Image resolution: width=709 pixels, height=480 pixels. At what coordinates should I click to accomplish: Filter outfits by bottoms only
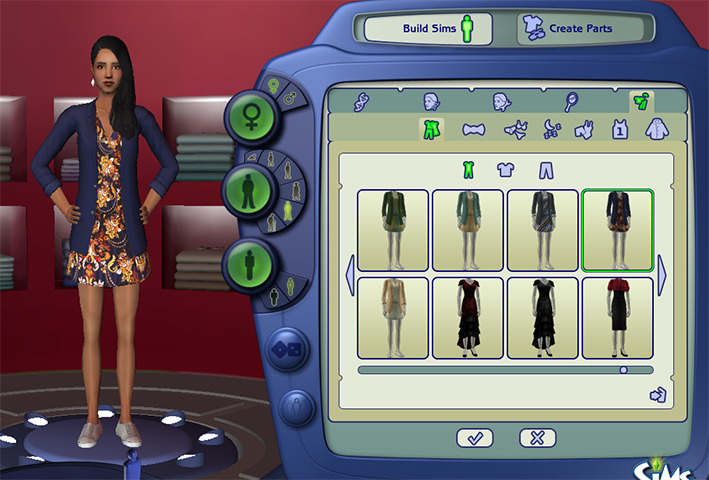(x=545, y=170)
